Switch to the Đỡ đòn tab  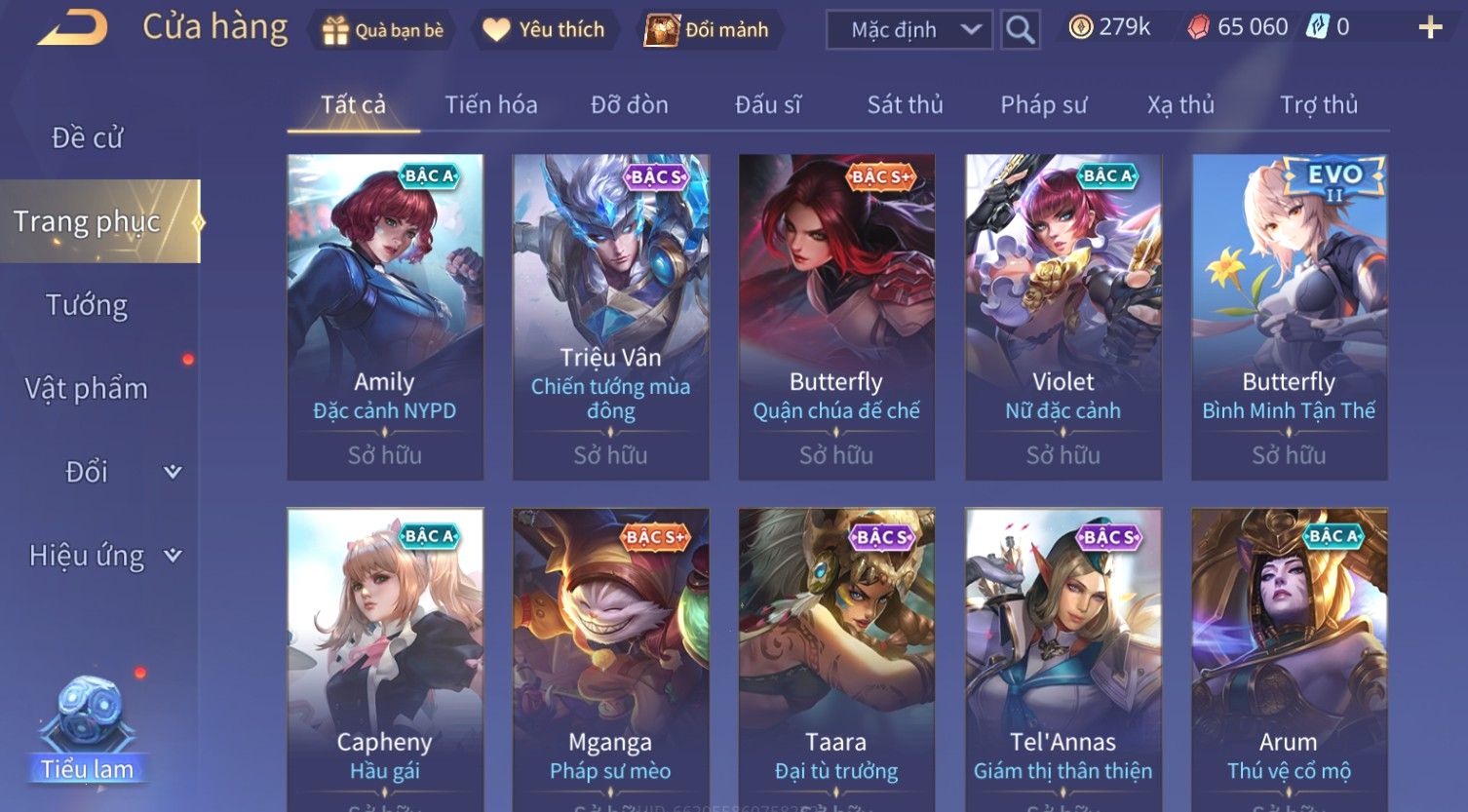click(x=630, y=104)
